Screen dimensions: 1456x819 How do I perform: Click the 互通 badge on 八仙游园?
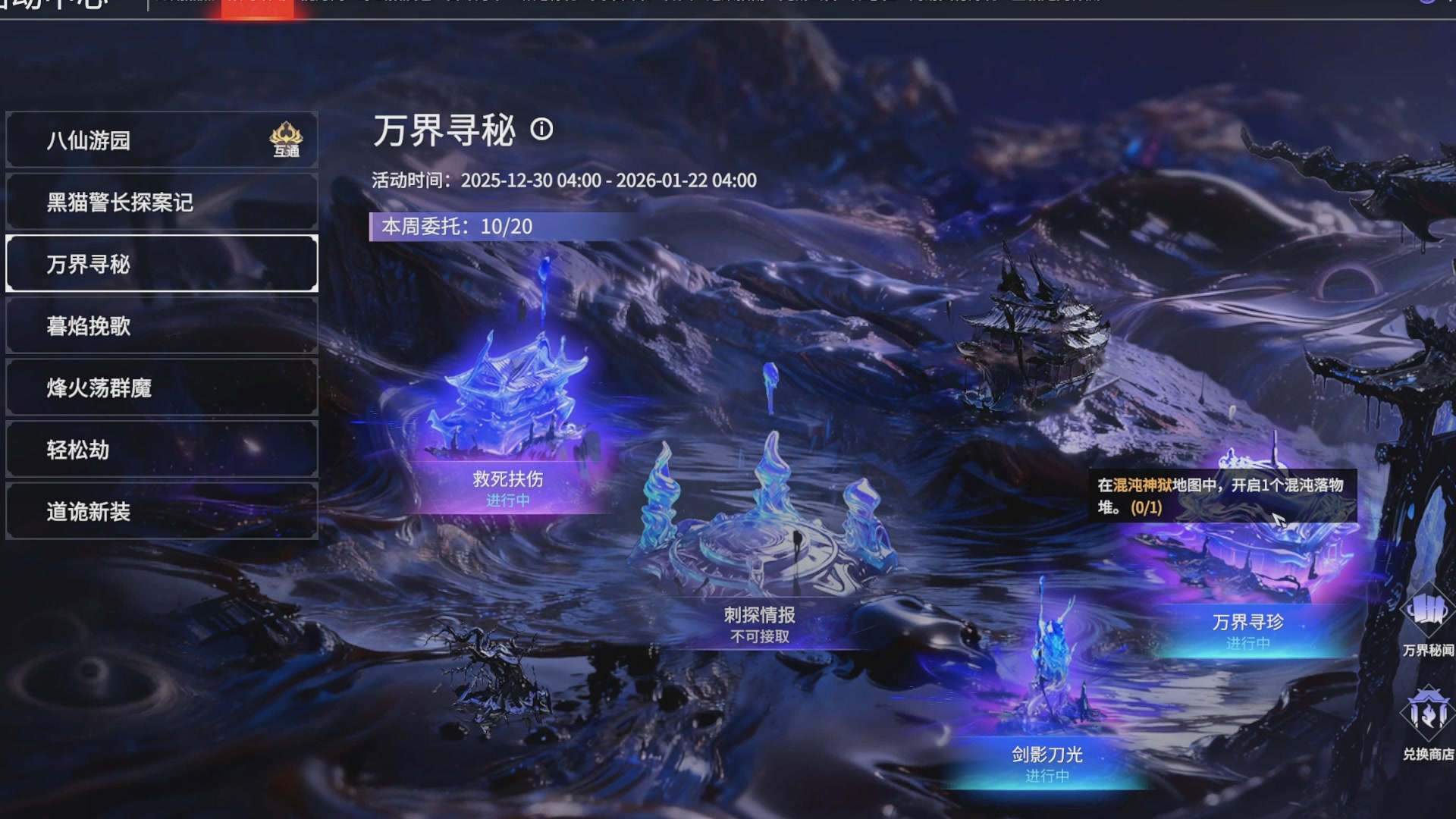[x=286, y=140]
